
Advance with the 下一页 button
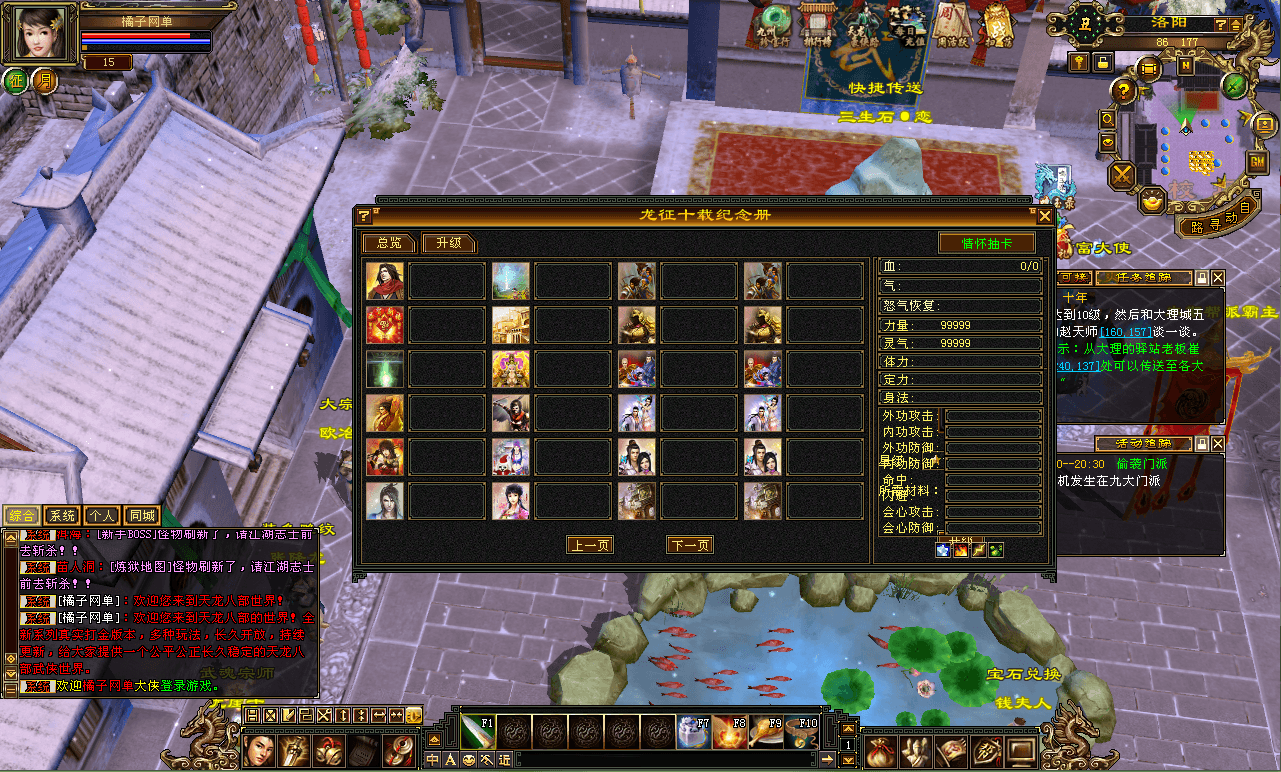point(690,545)
